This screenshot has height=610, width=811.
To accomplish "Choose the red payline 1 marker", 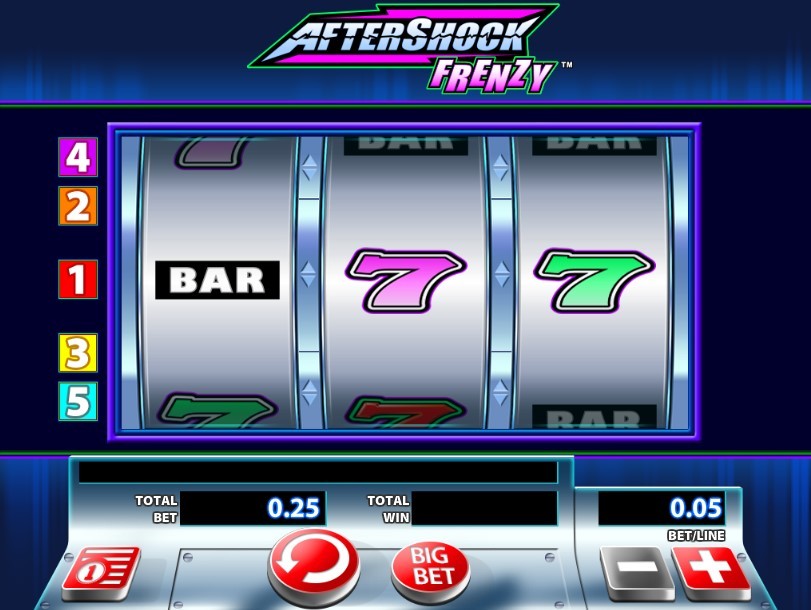I will [x=78, y=279].
